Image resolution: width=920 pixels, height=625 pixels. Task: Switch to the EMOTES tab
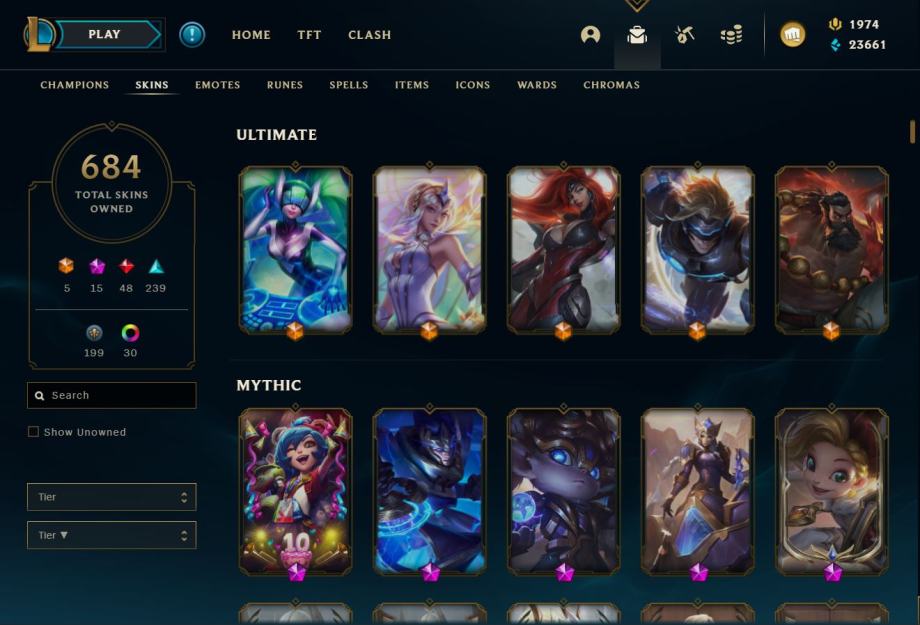(217, 85)
